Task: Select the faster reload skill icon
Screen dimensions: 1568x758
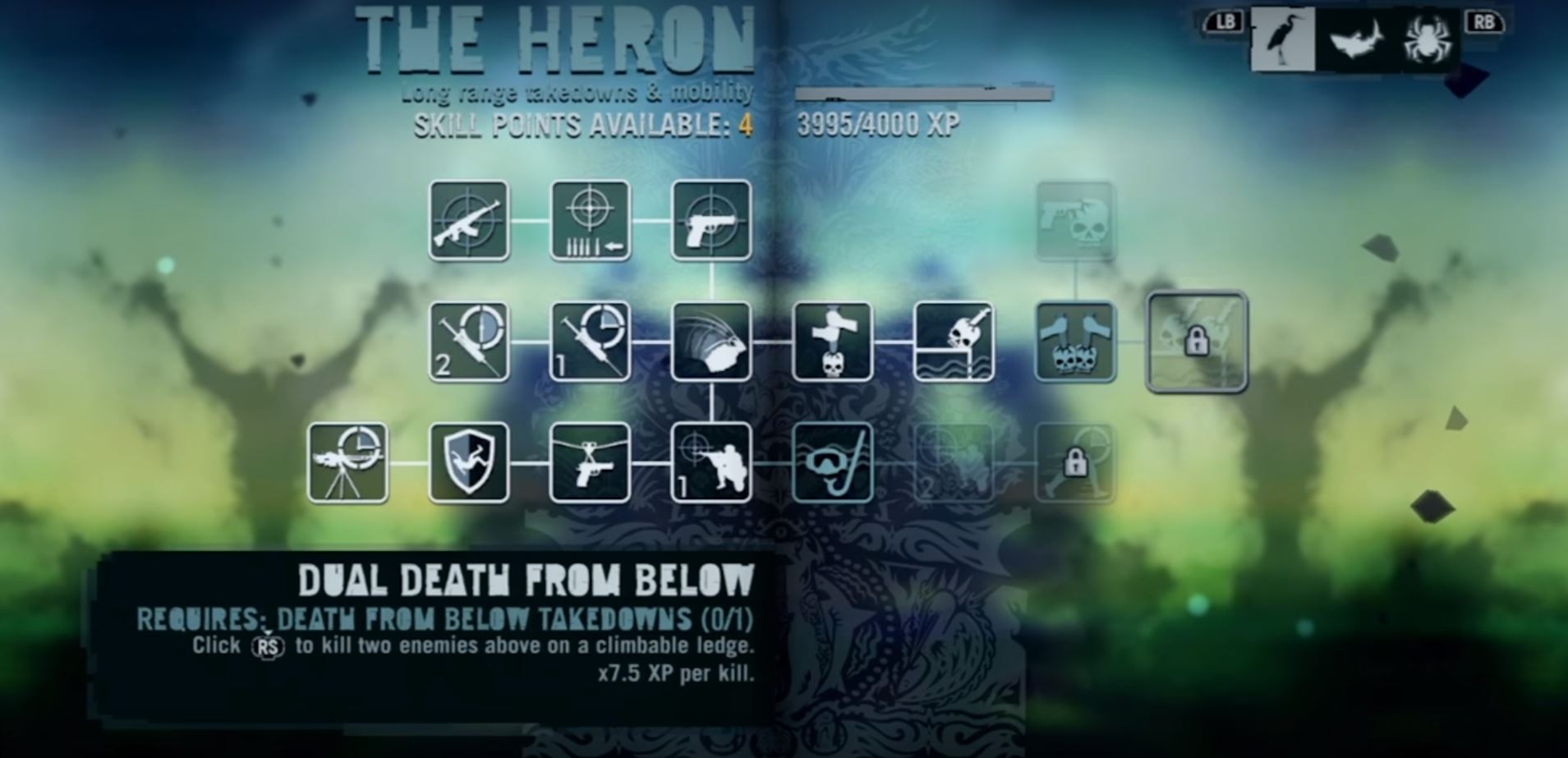Action: pyautogui.click(x=590, y=222)
